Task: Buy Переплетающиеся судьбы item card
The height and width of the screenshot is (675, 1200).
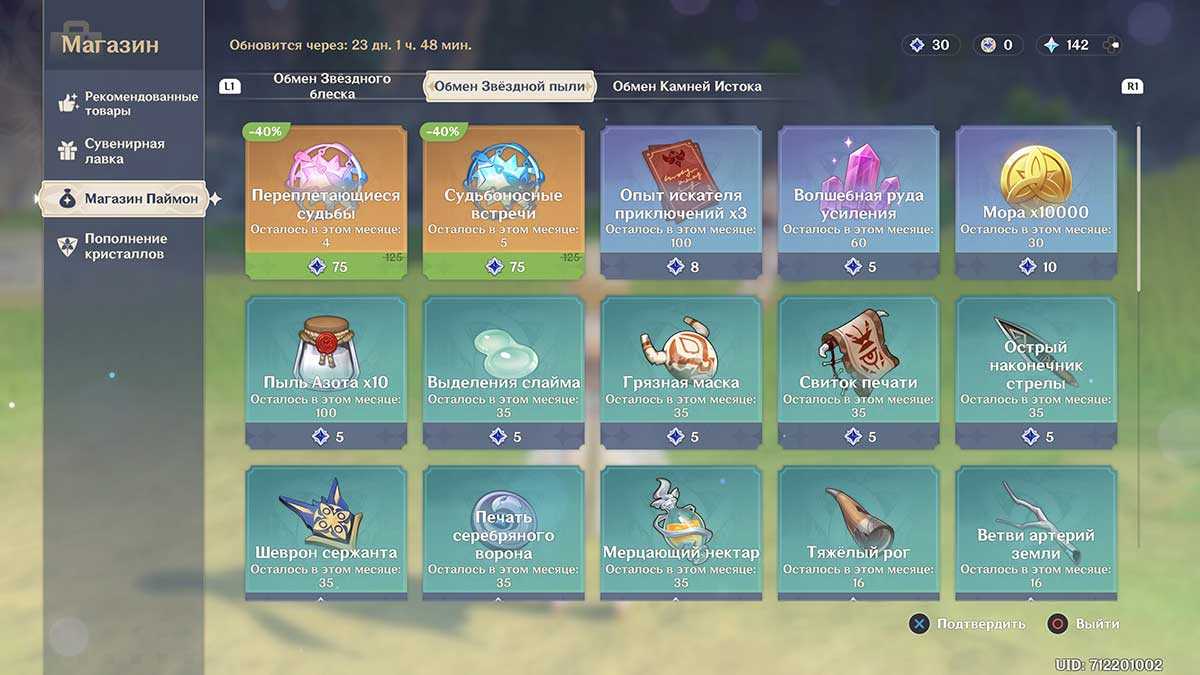Action: pyautogui.click(x=325, y=202)
